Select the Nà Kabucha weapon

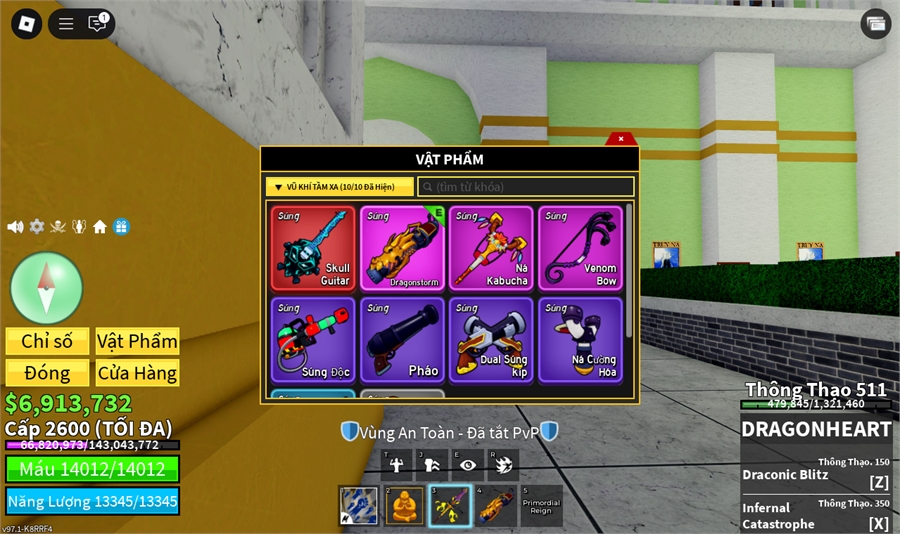click(x=491, y=249)
